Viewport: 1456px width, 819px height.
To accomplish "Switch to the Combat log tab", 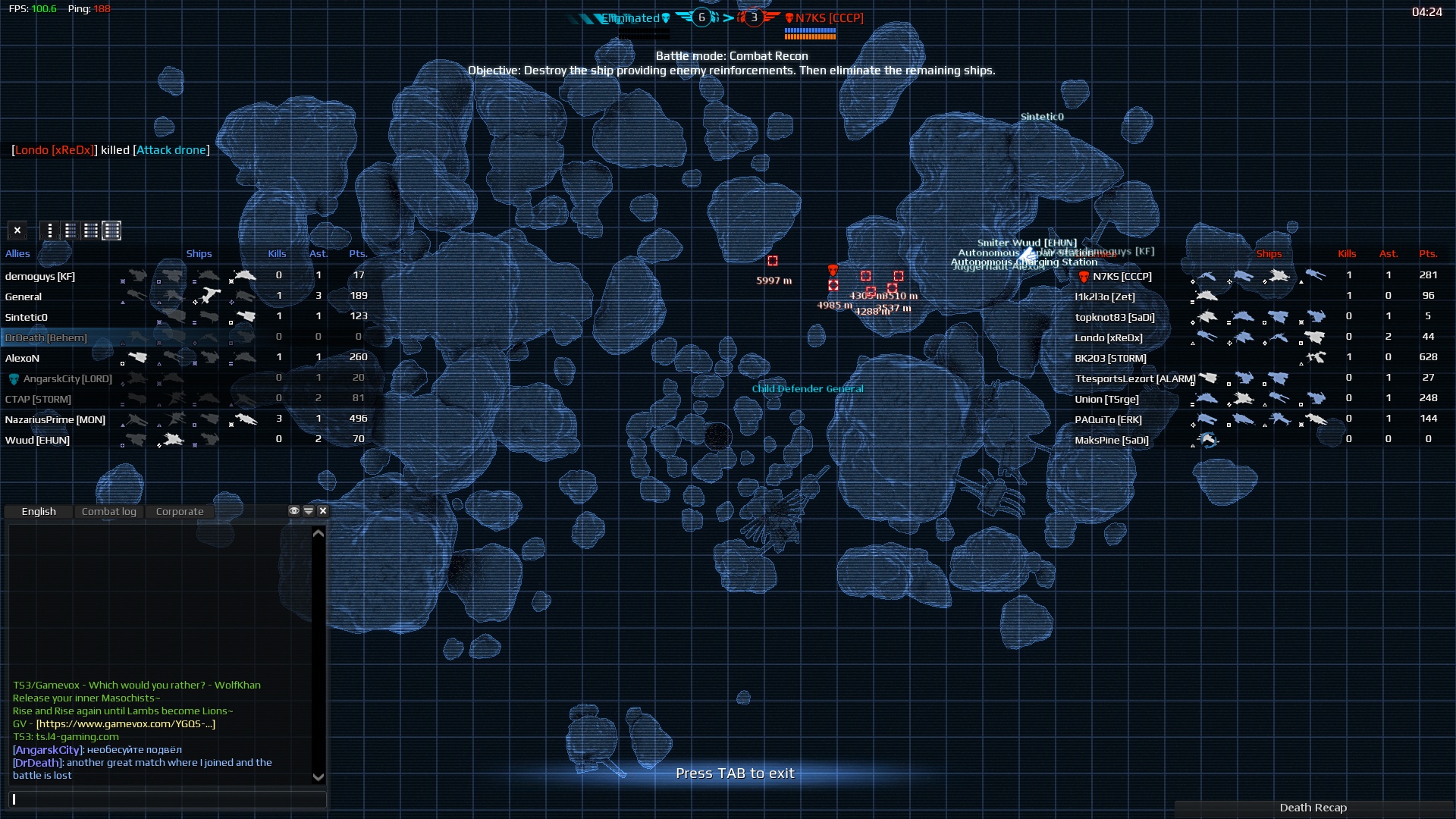I will pos(109,511).
